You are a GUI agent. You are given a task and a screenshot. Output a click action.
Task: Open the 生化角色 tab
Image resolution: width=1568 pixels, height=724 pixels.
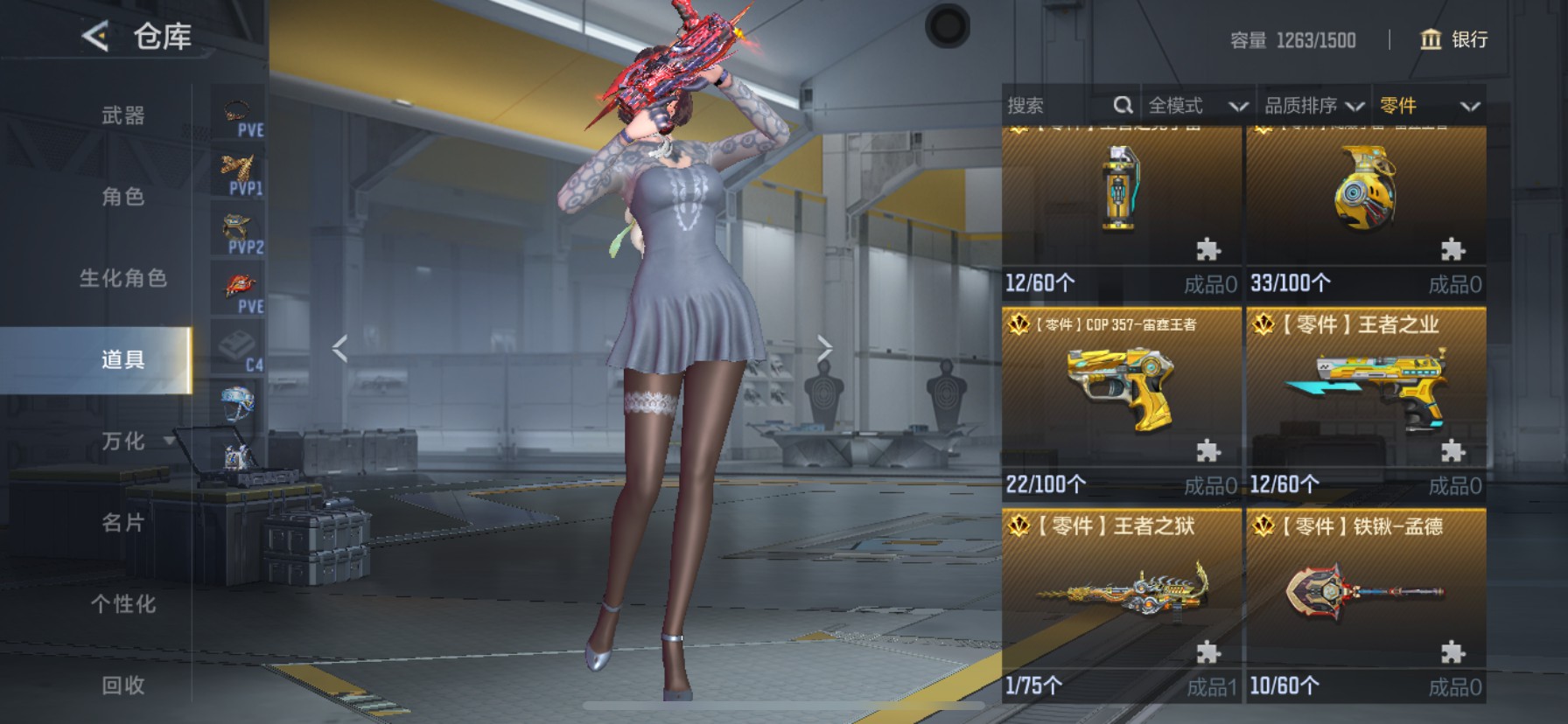pos(123,278)
